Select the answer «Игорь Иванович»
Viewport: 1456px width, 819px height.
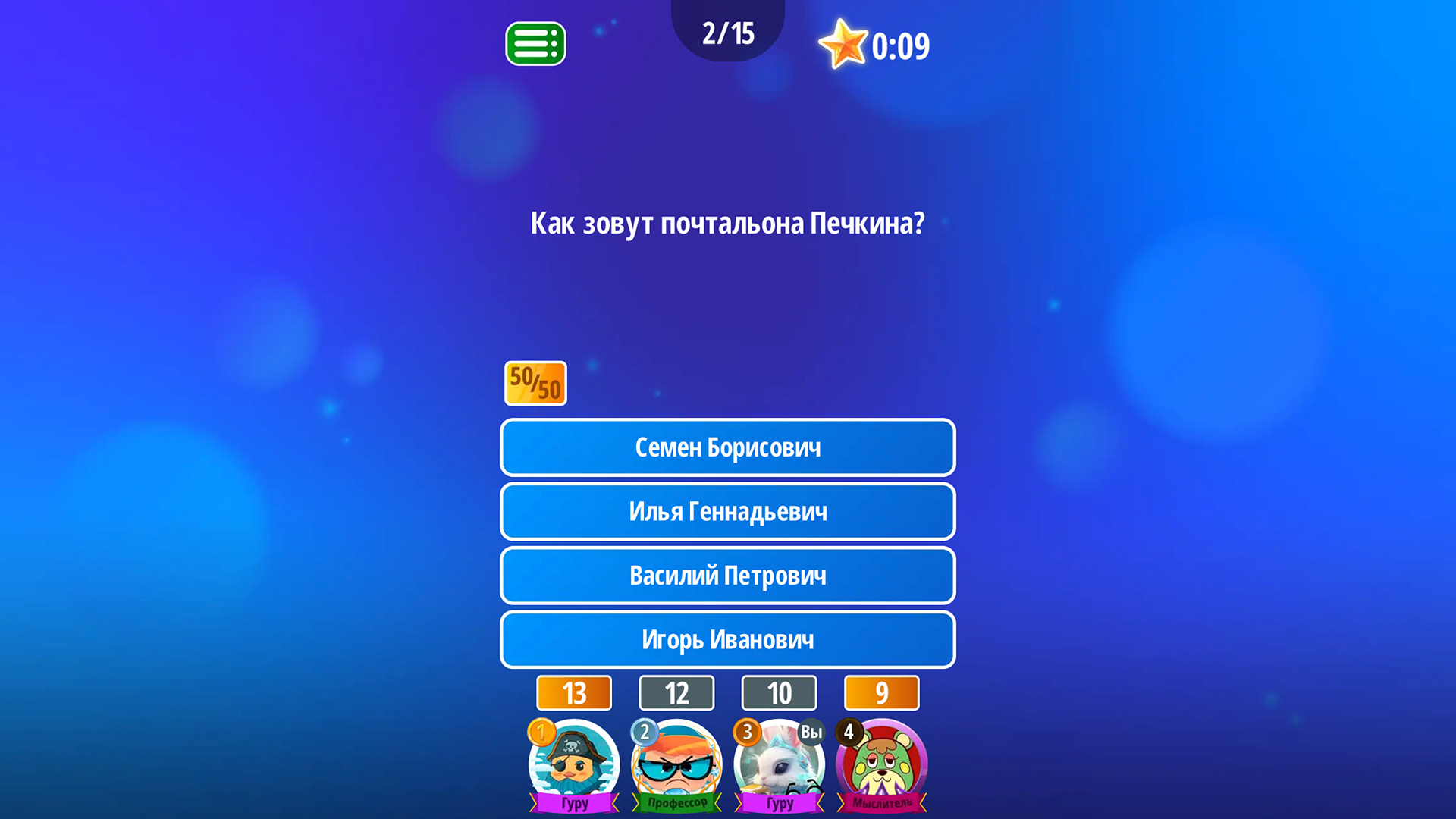[x=727, y=639]
